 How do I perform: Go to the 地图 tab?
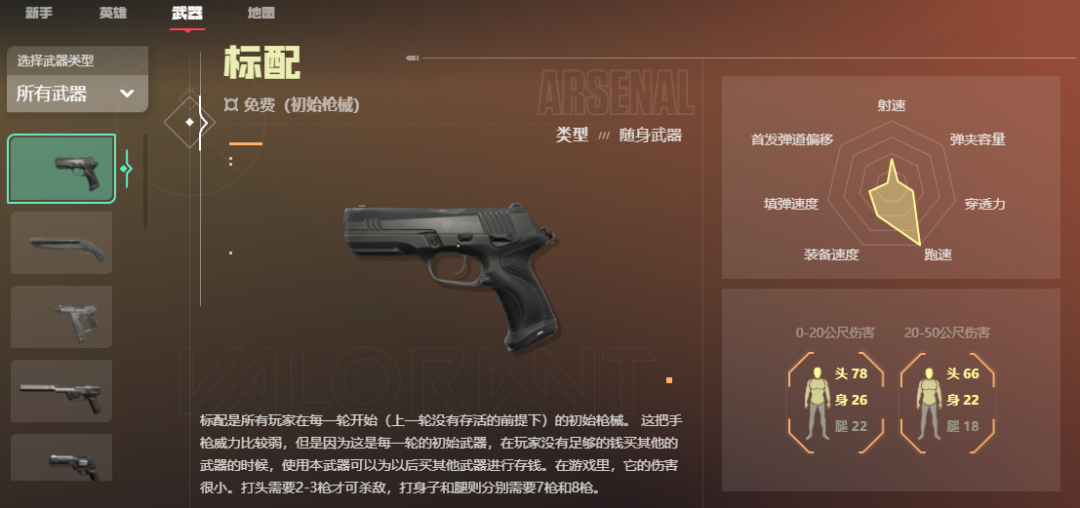261,13
